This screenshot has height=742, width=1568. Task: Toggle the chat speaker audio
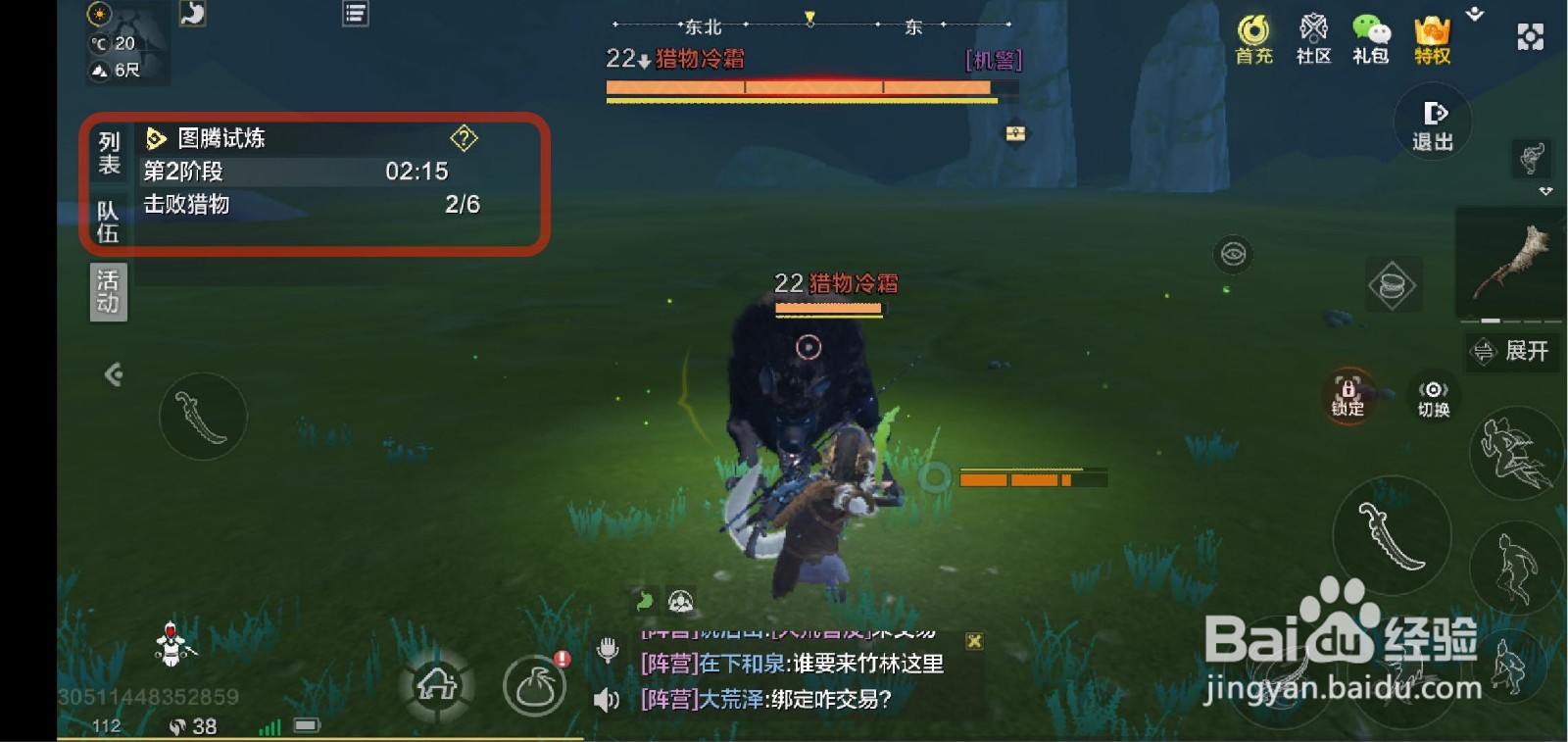(x=605, y=702)
